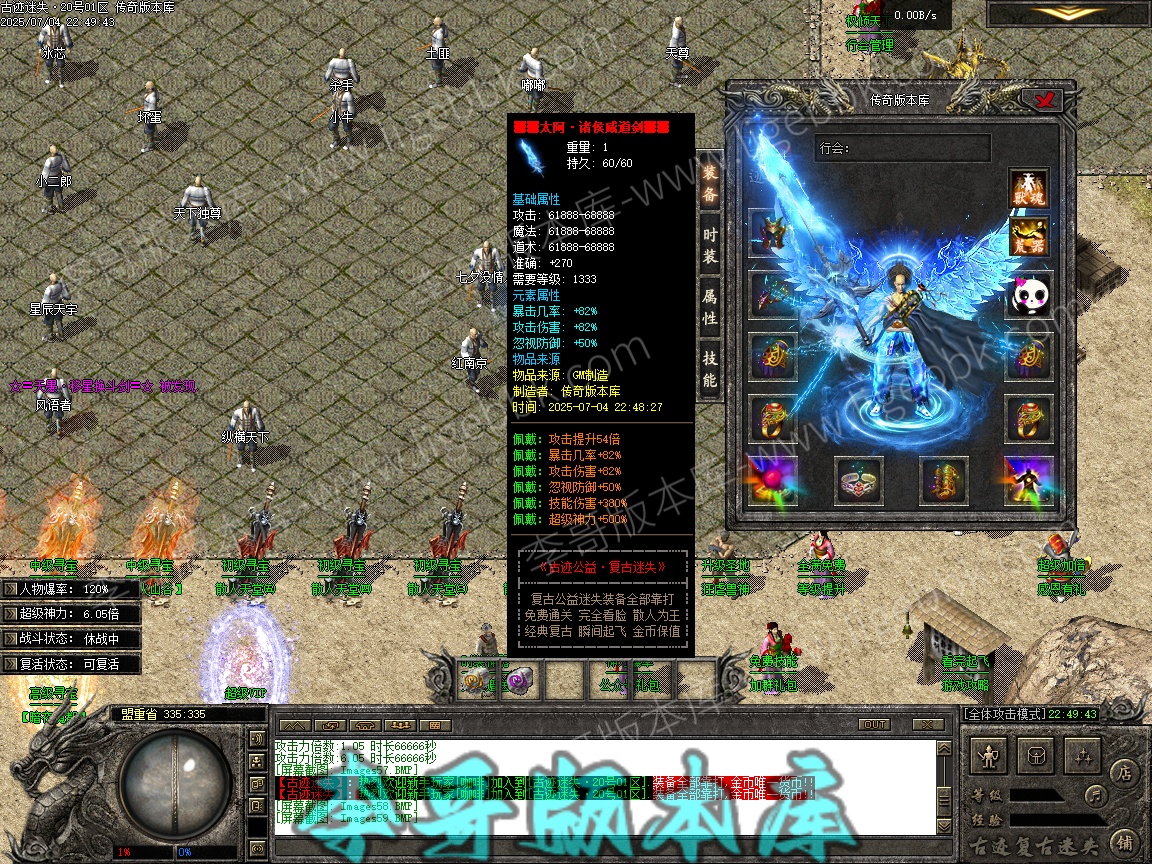Open the character figure HUD button
The height and width of the screenshot is (864, 1152).
point(990,757)
